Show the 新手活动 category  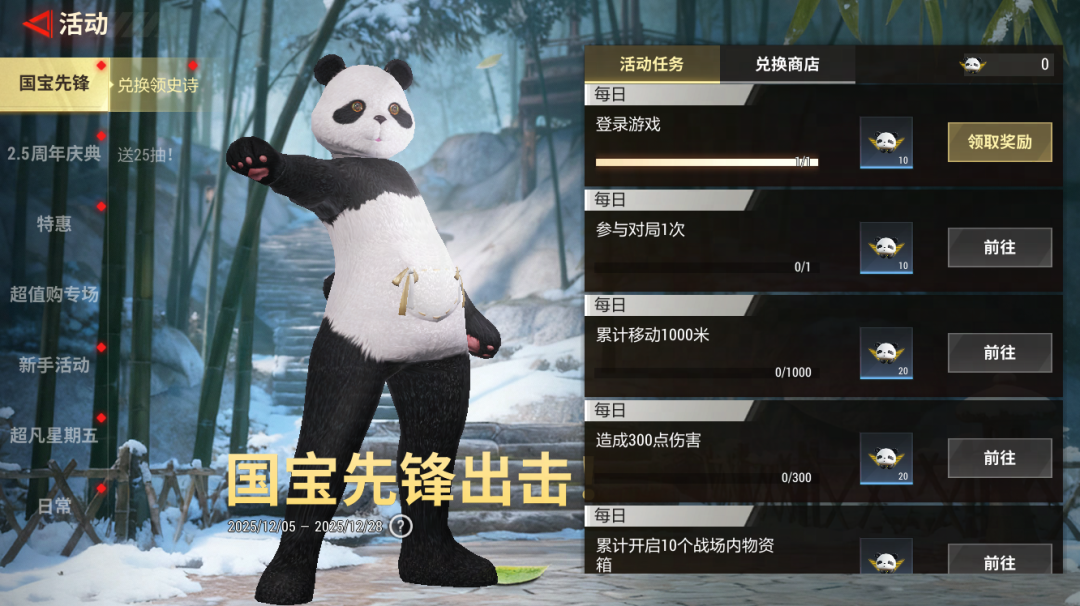click(x=54, y=365)
